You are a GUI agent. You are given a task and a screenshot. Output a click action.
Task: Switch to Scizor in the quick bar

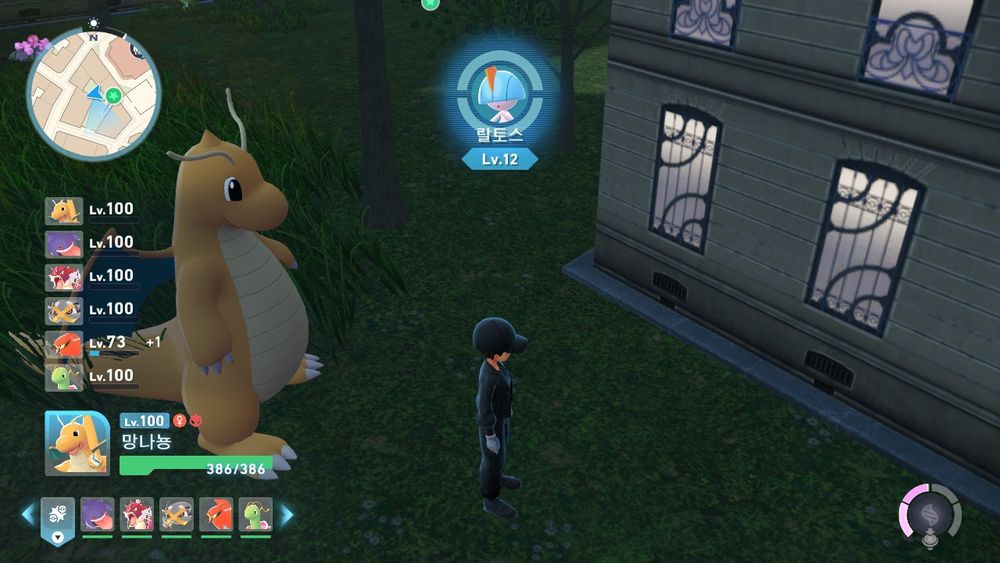point(216,515)
